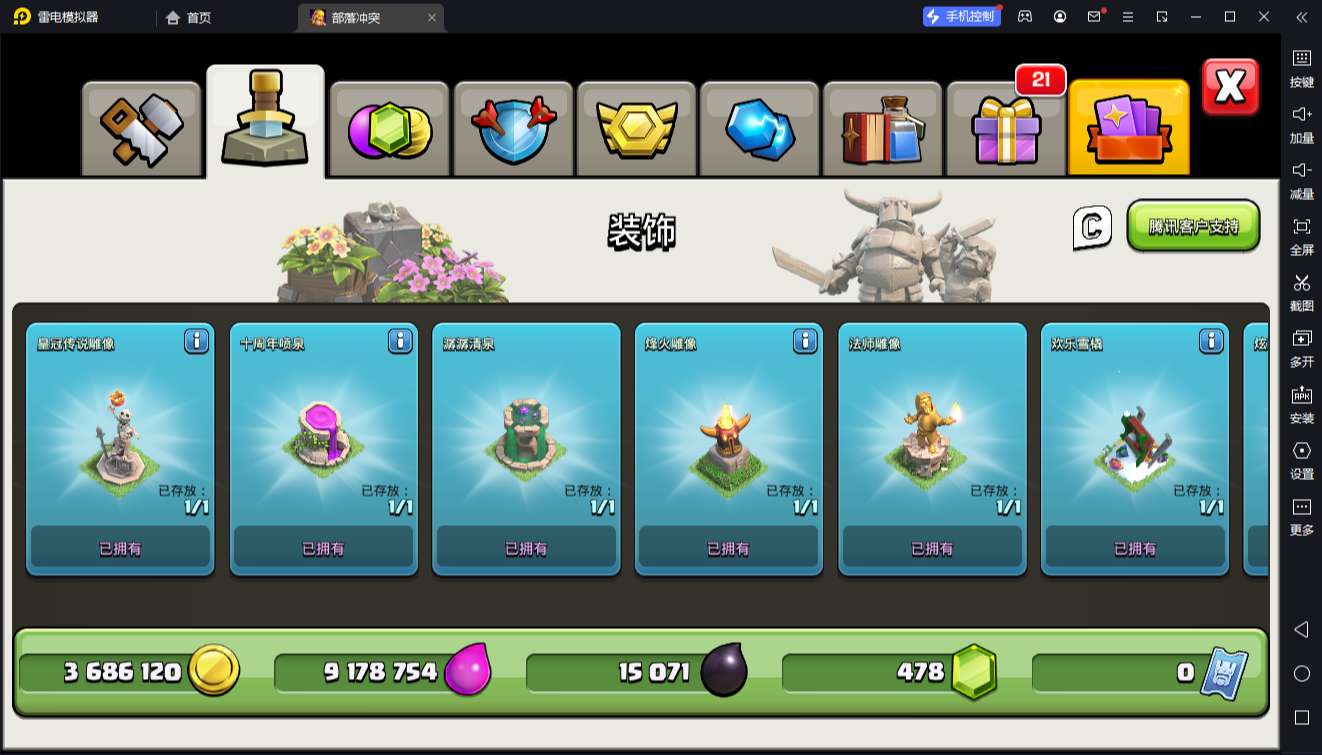Open info for the 烽火雕像 card
1322x755 pixels.
point(805,342)
